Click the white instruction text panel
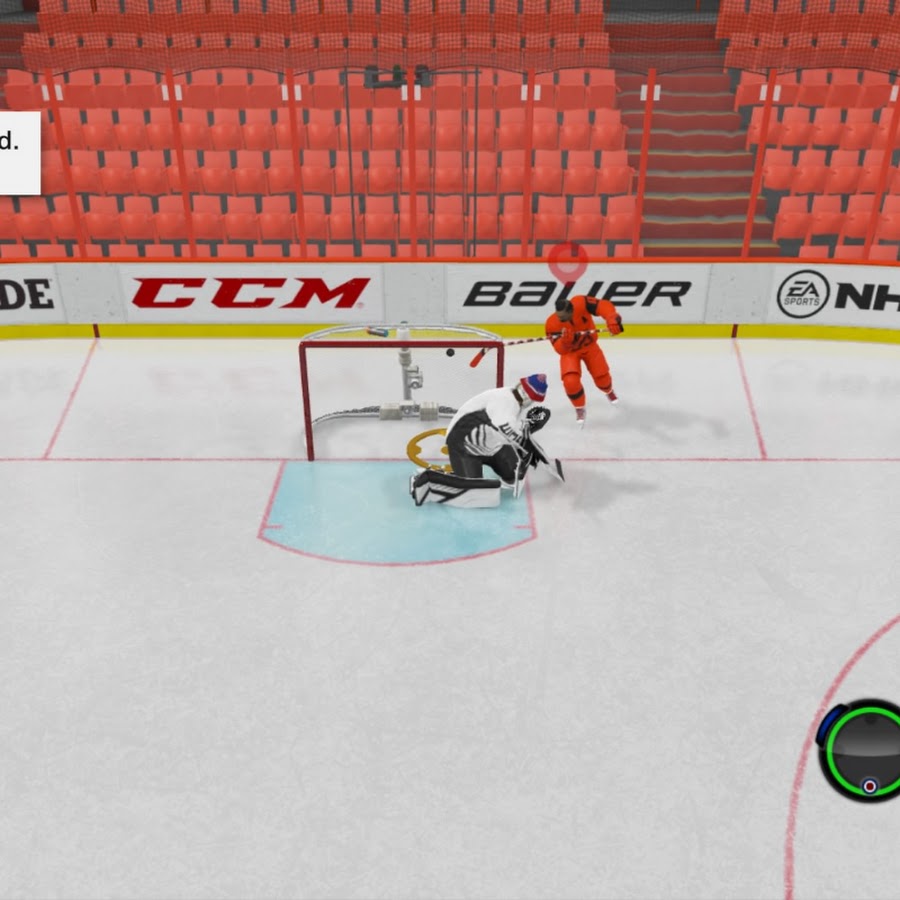This screenshot has width=900, height=900. (x=18, y=152)
